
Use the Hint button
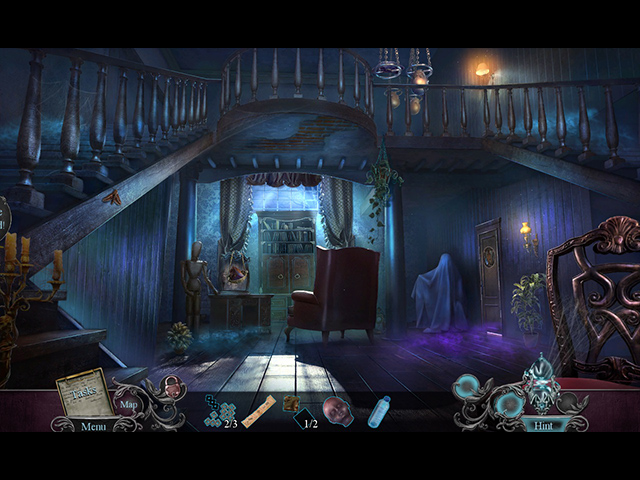541,424
